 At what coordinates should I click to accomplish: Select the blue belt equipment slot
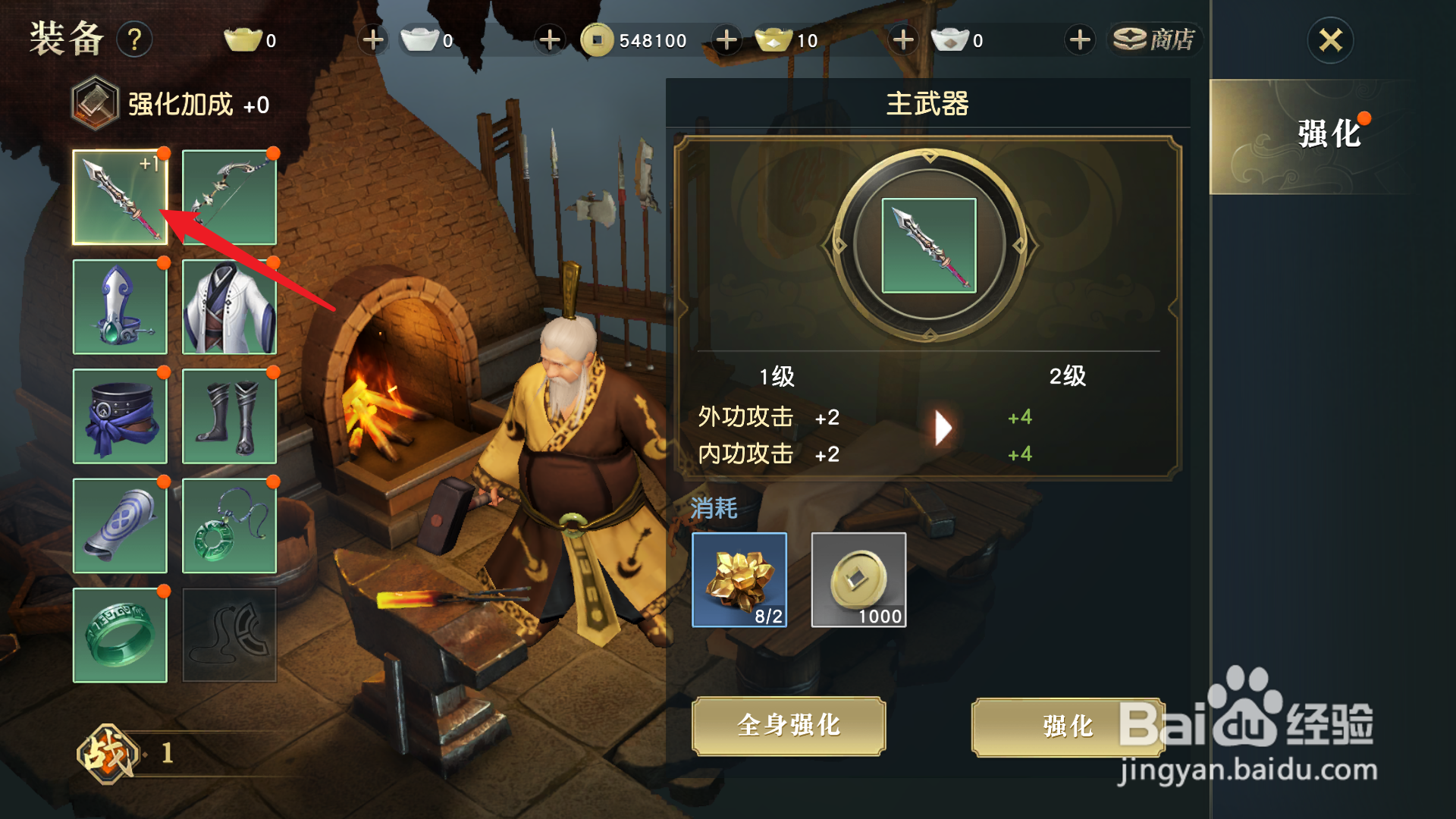click(x=119, y=416)
